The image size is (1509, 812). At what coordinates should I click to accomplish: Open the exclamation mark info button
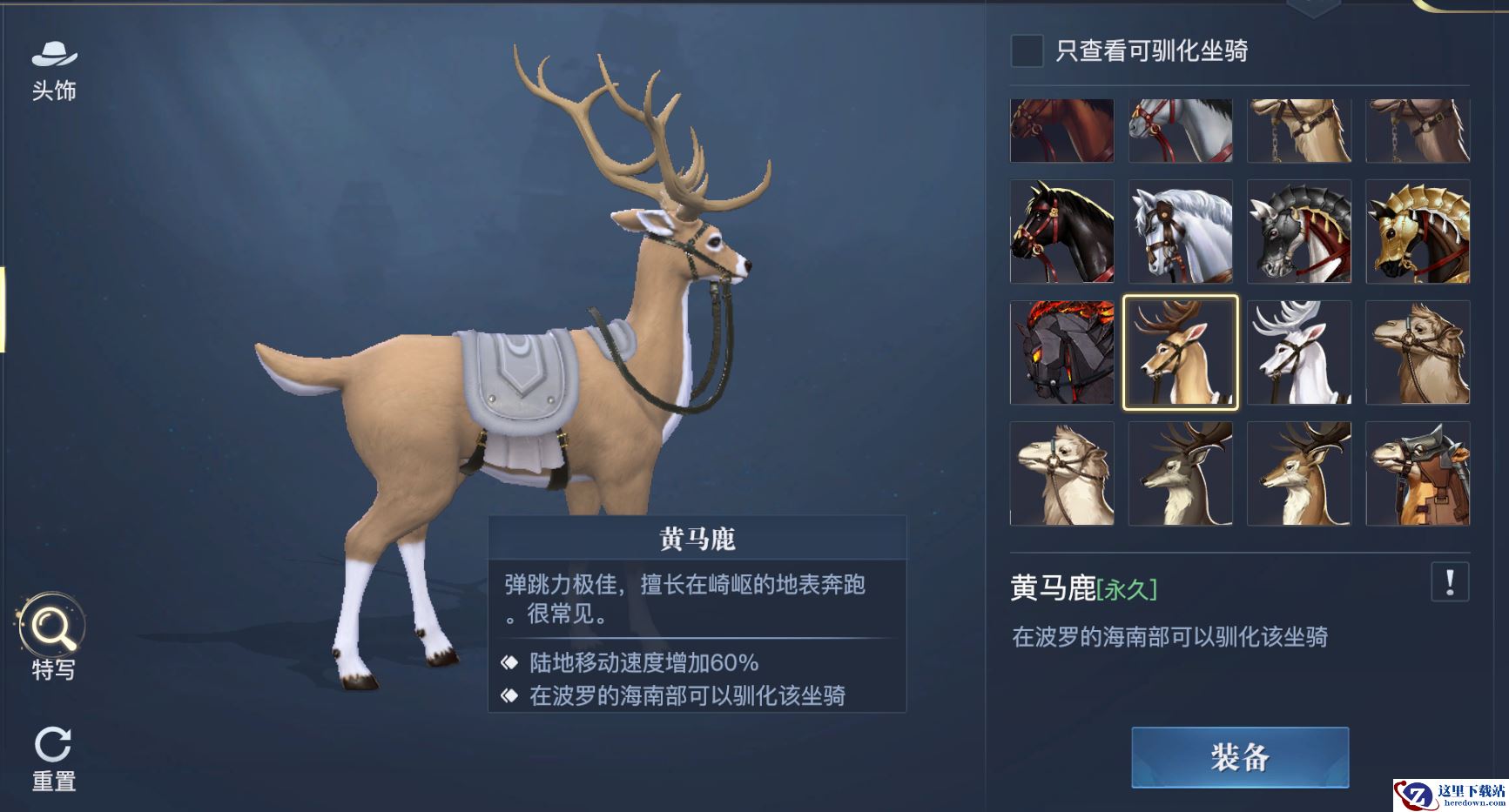pos(1449,581)
